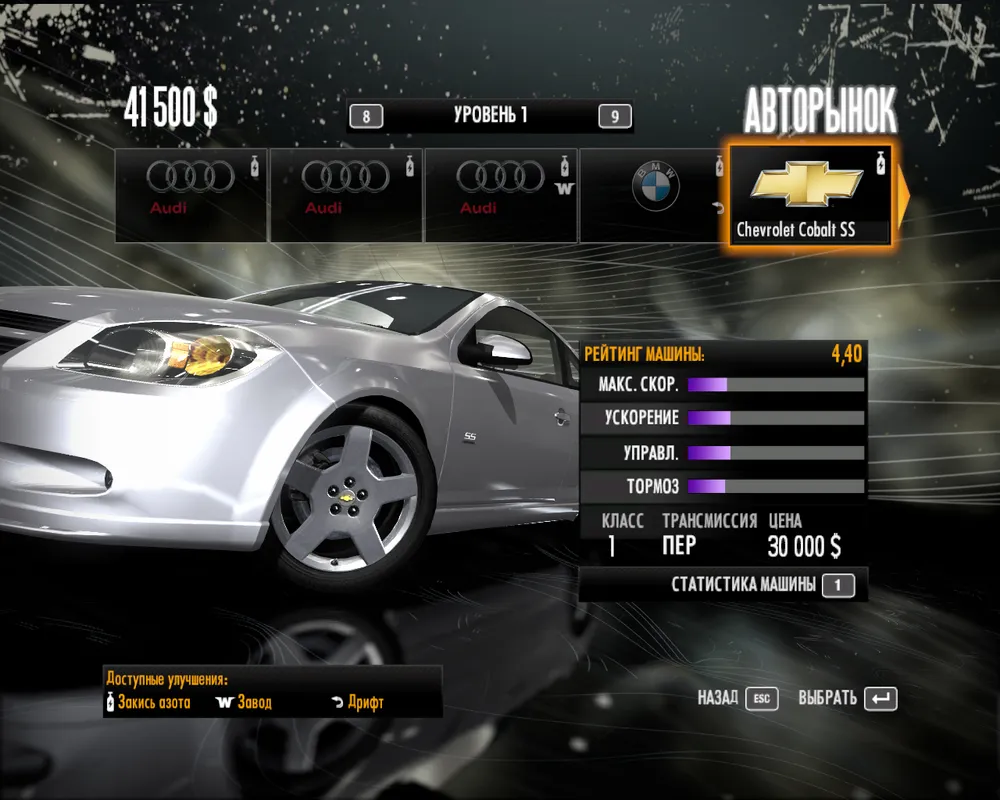The image size is (1000, 800).
Task: Pick the Audi tile with the W badge
Action: coord(500,195)
